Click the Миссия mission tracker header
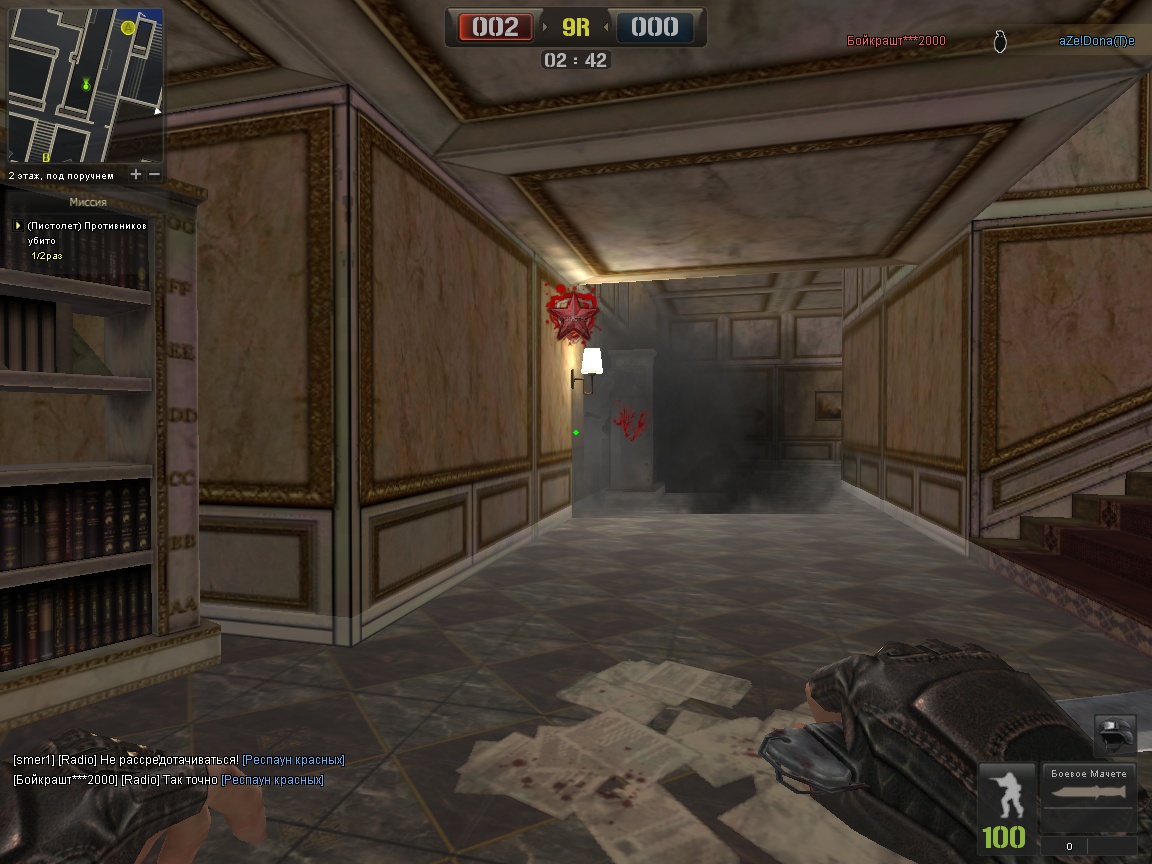The height and width of the screenshot is (864, 1152). click(88, 202)
